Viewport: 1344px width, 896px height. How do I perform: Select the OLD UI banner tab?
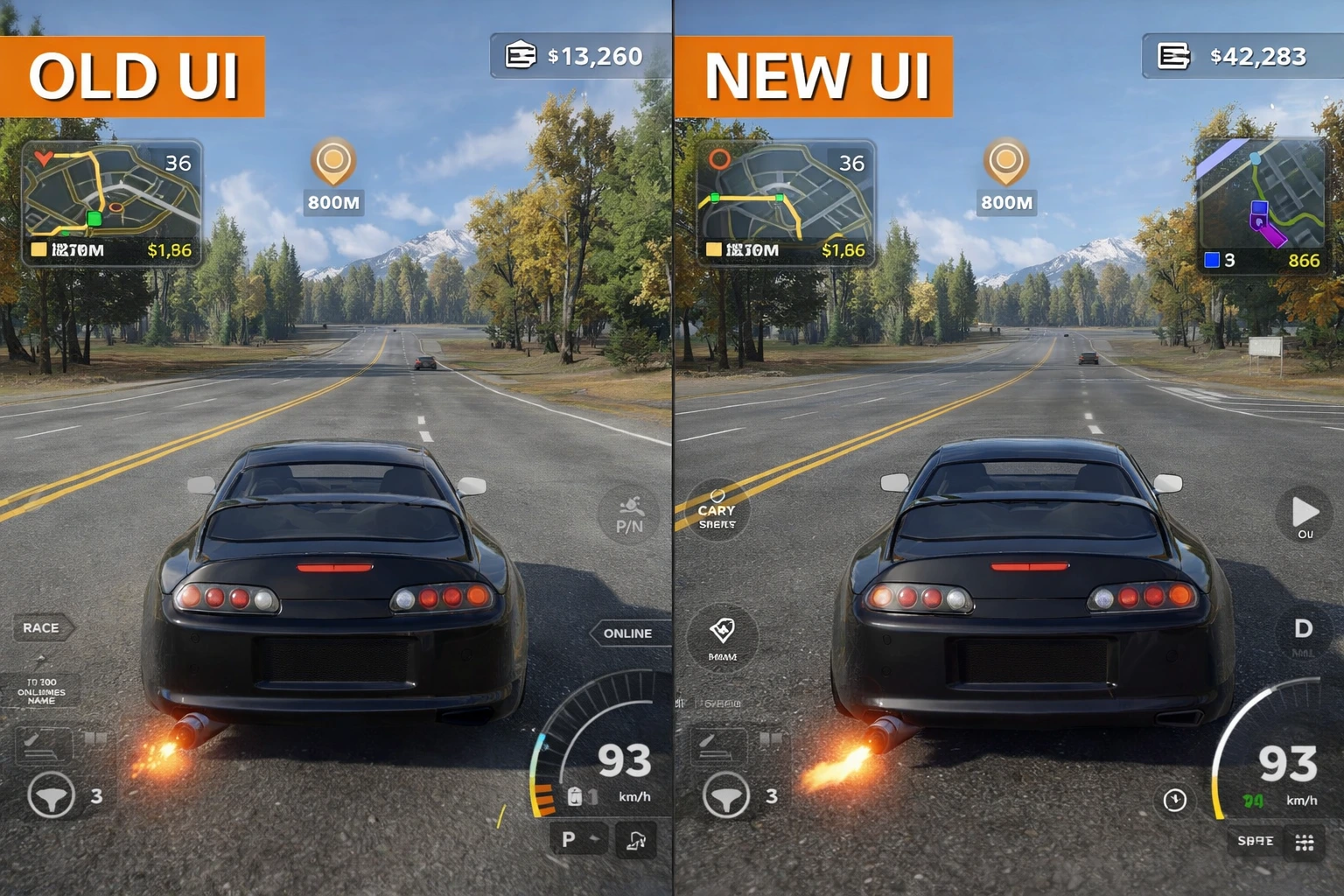coord(131,77)
